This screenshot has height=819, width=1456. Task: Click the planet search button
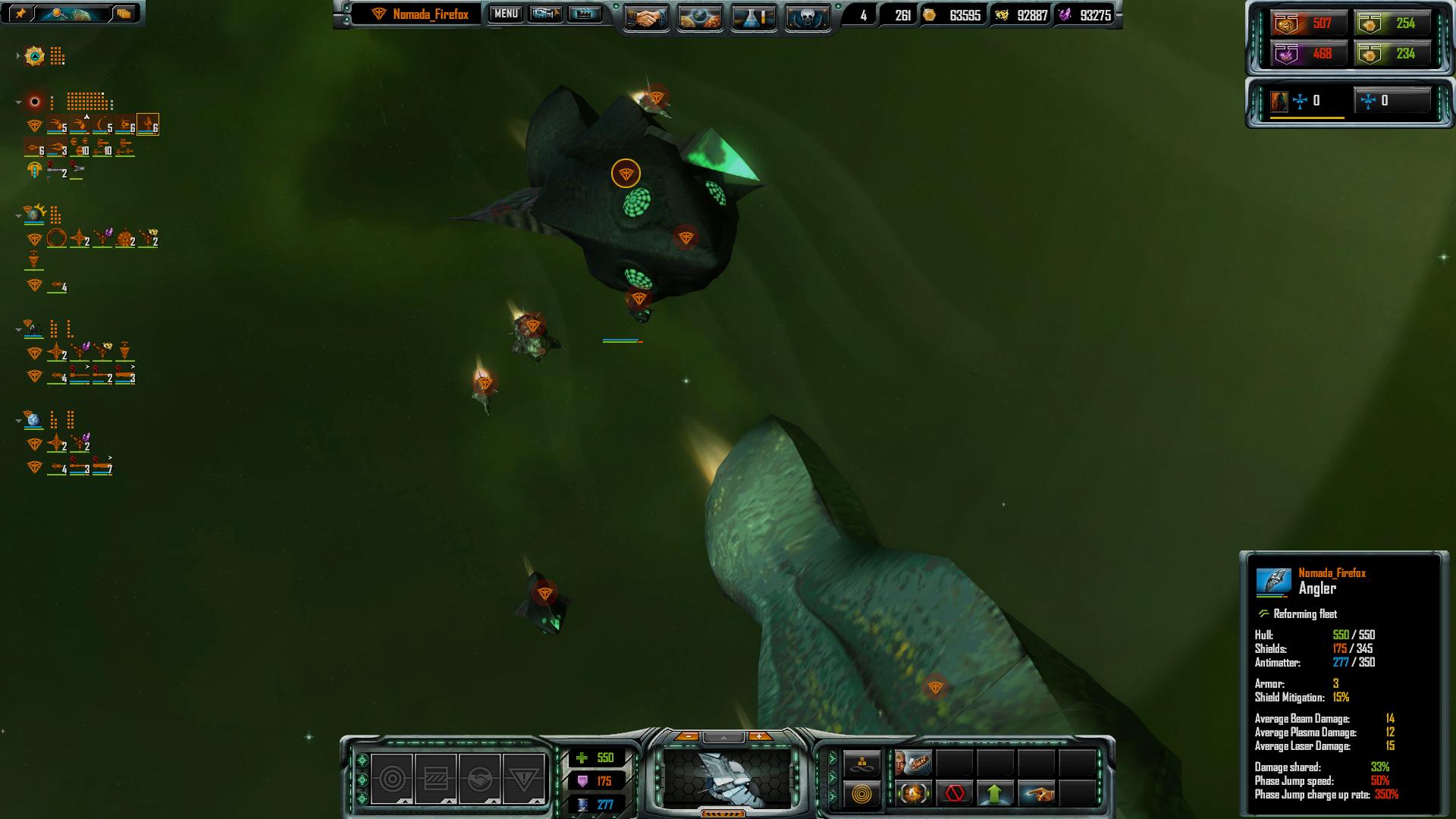72,13
